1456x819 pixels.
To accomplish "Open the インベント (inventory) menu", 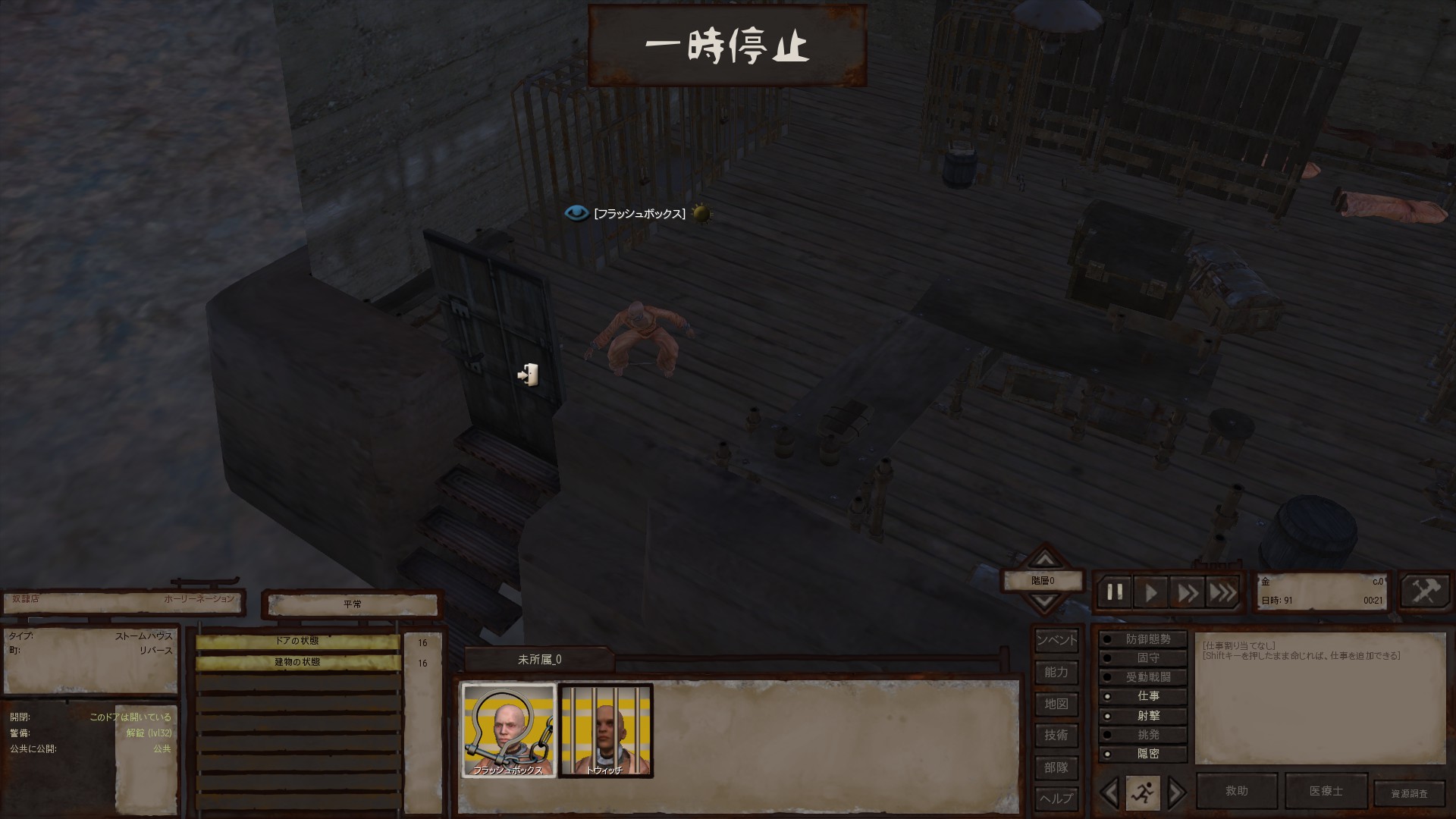I will (x=1056, y=640).
